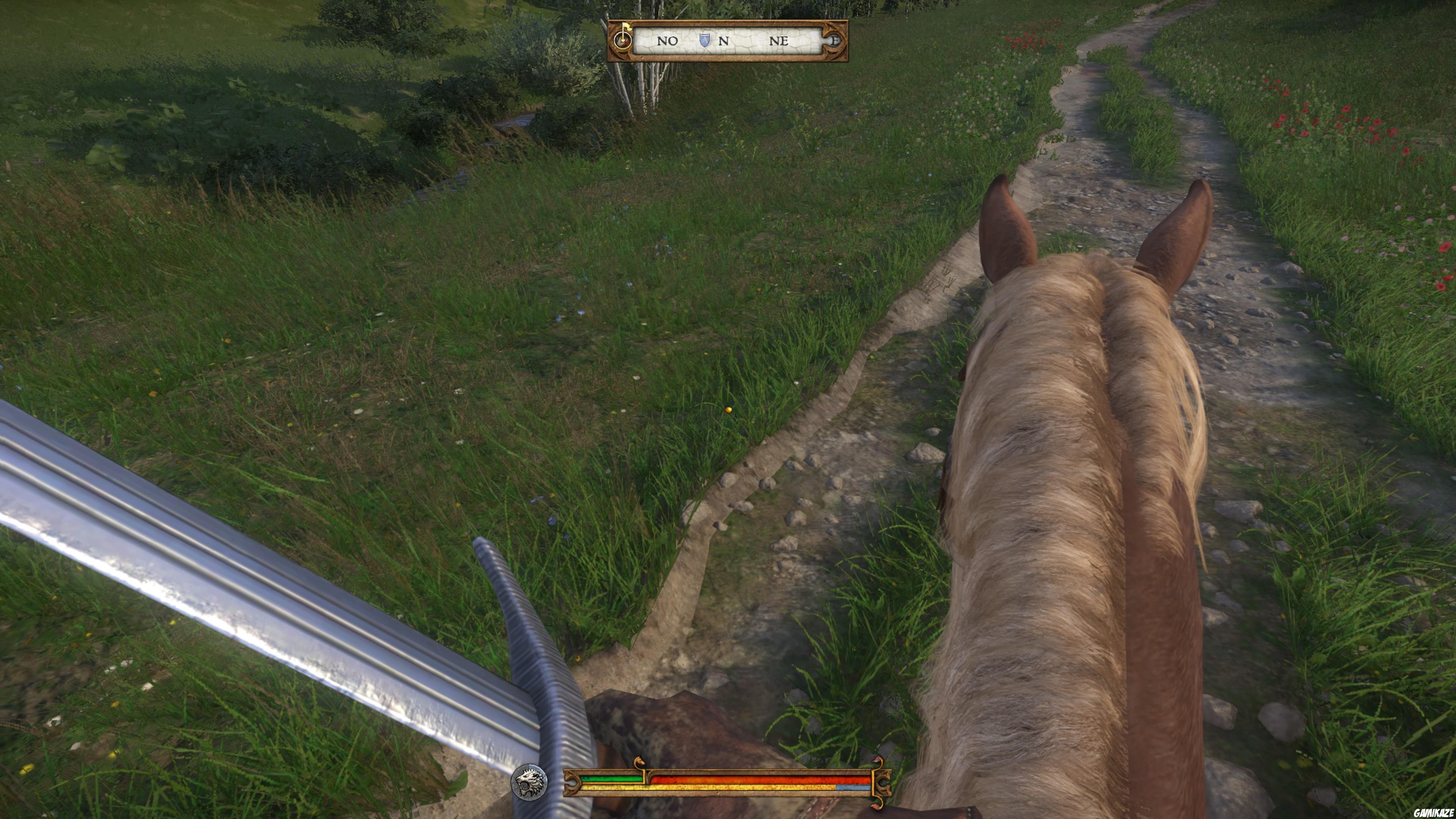Viewport: 1456px width, 819px height.
Task: Select the NO marking on the compass
Action: tap(667, 41)
